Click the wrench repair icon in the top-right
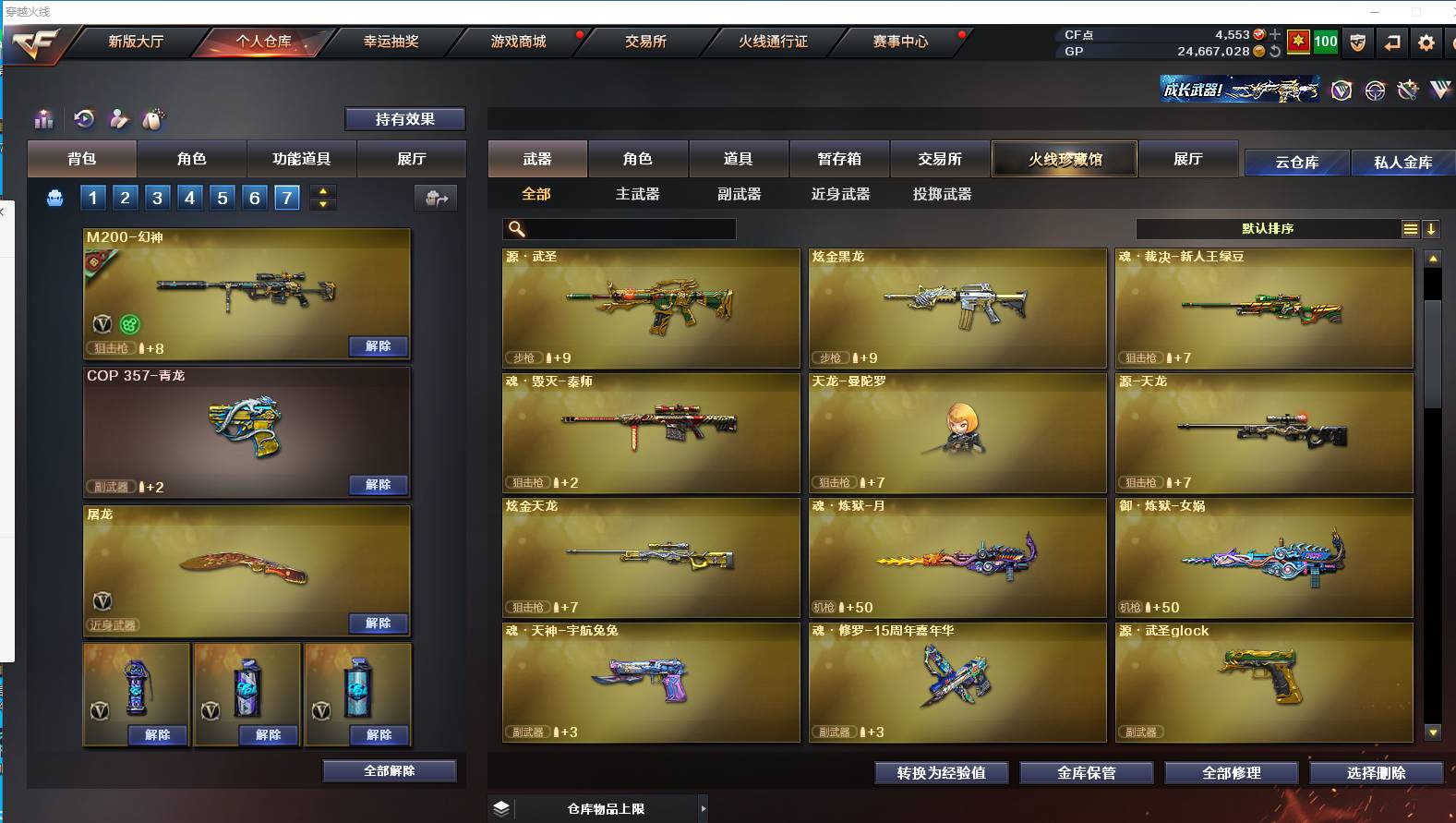1456x823 pixels. (1409, 91)
